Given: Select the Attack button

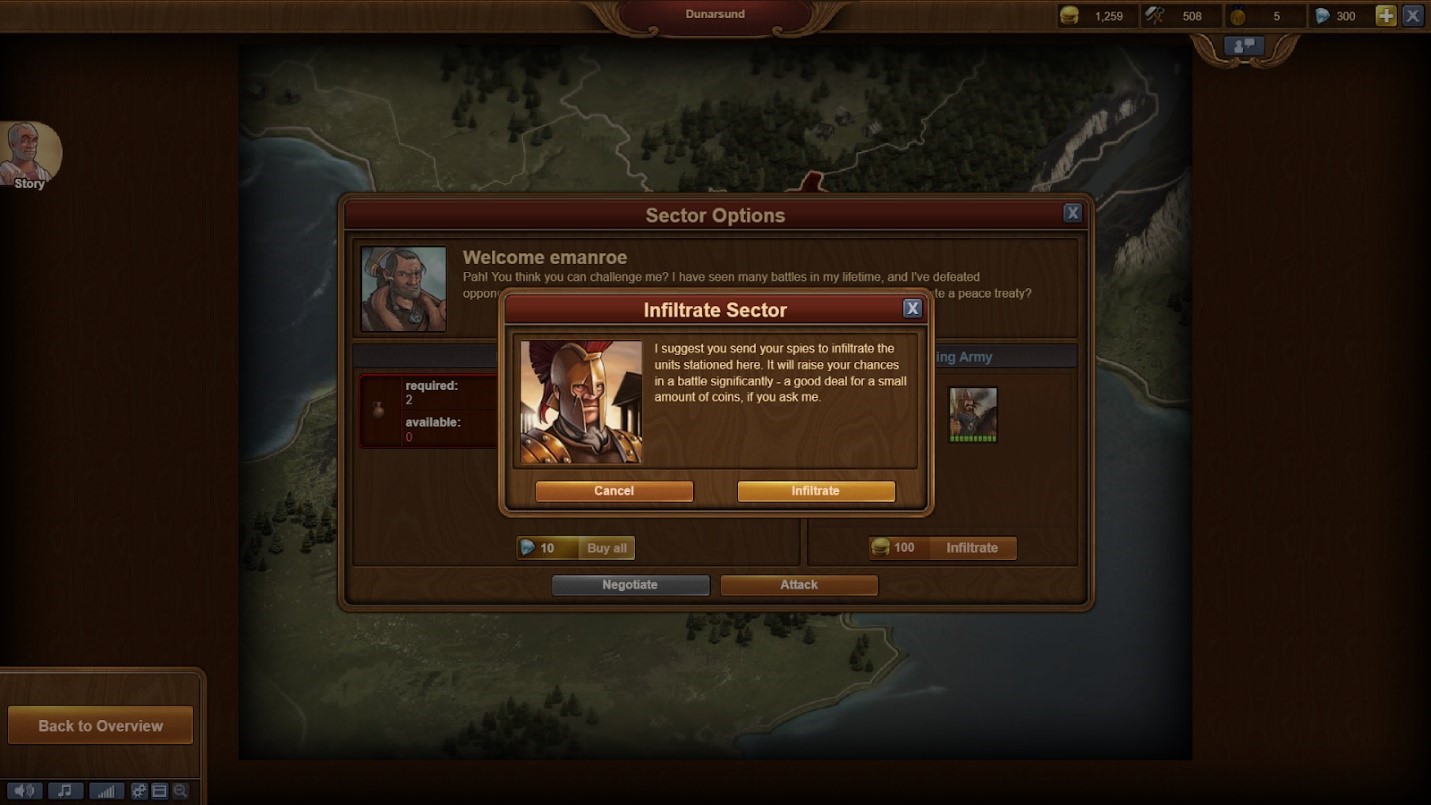Looking at the screenshot, I should pos(799,585).
